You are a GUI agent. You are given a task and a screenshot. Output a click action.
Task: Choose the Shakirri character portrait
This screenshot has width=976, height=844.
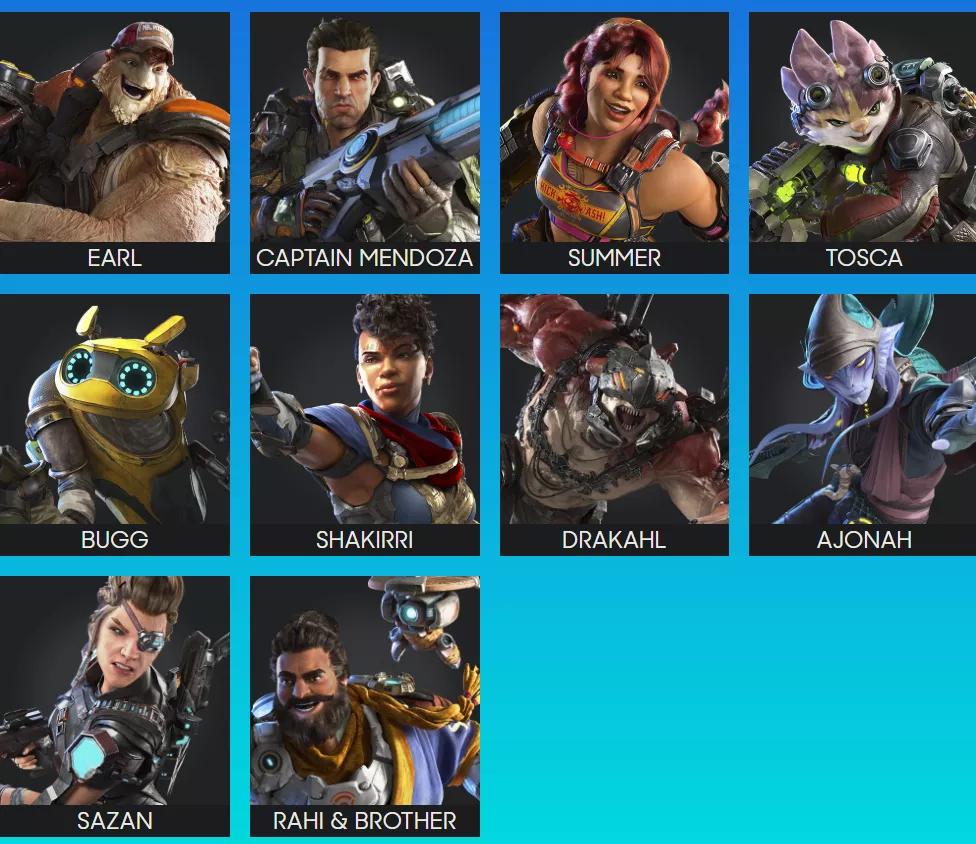pyautogui.click(x=364, y=424)
